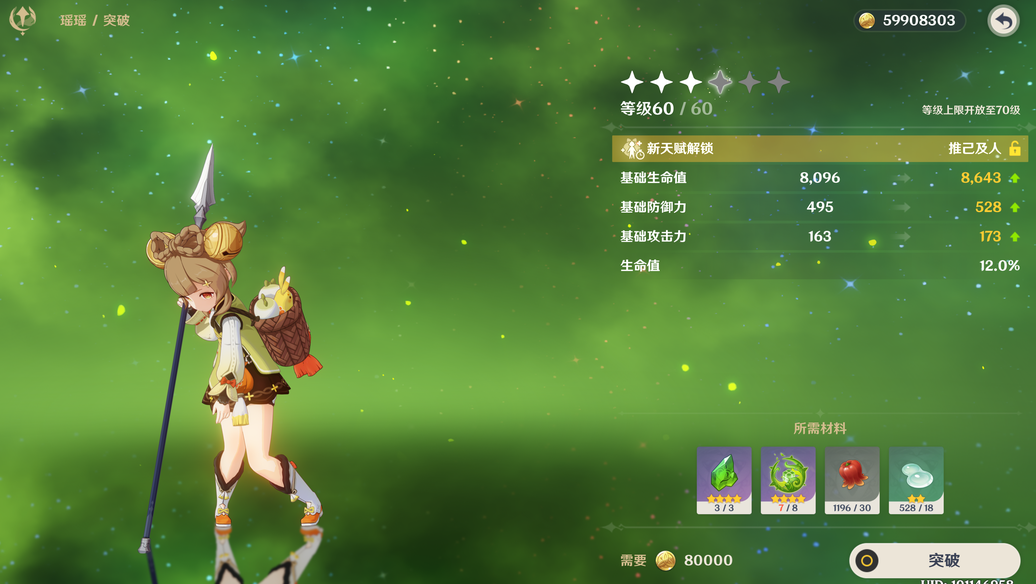
Task: Click the Mora coin balance display
Action: point(909,21)
